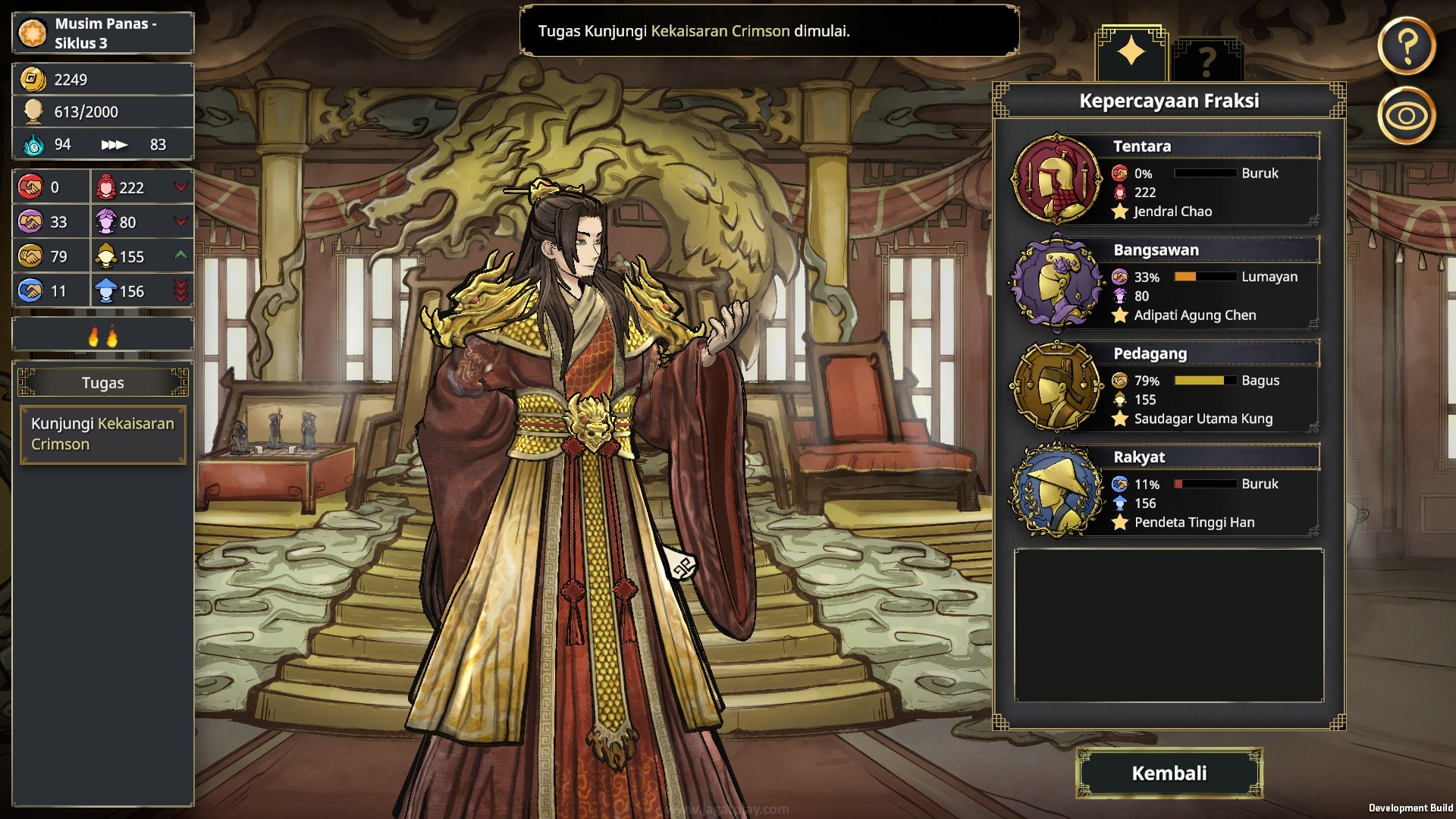Click the green arrow beside 155 merchants
The width and height of the screenshot is (1456, 819).
[180, 256]
